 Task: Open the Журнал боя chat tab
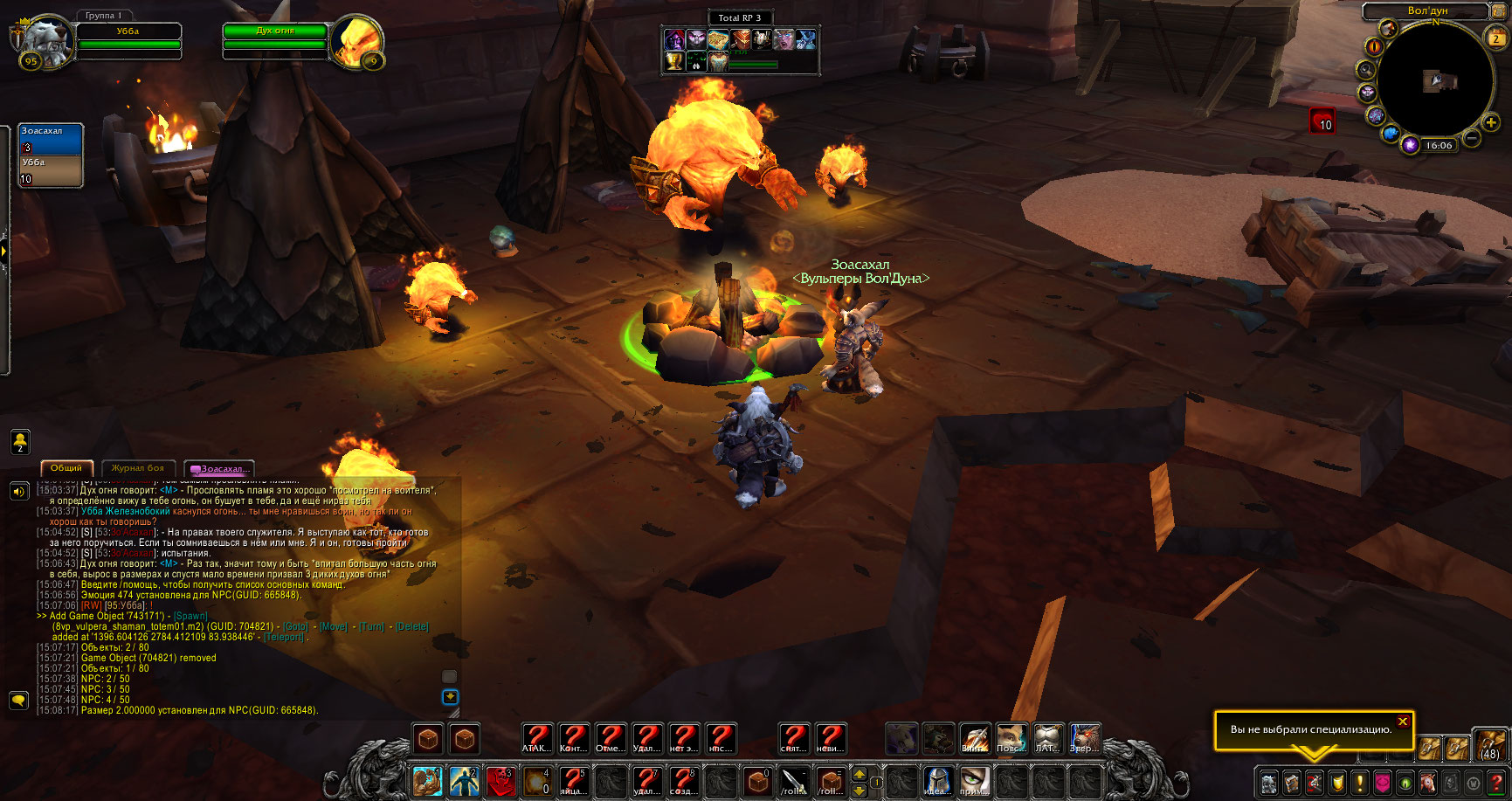(x=138, y=468)
